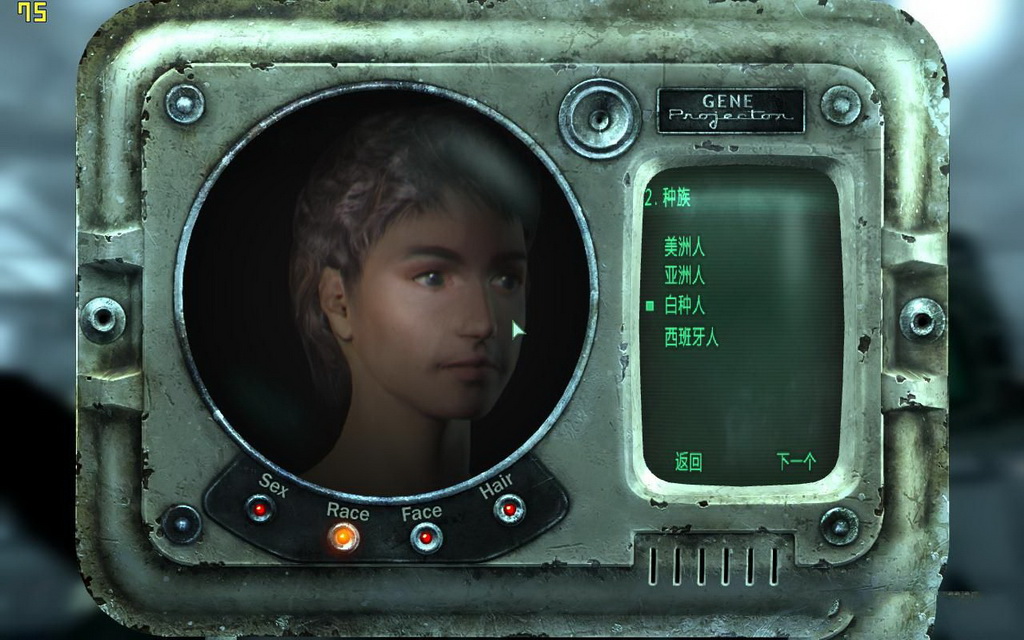
Task: Select the 白种人 race option
Action: [684, 305]
